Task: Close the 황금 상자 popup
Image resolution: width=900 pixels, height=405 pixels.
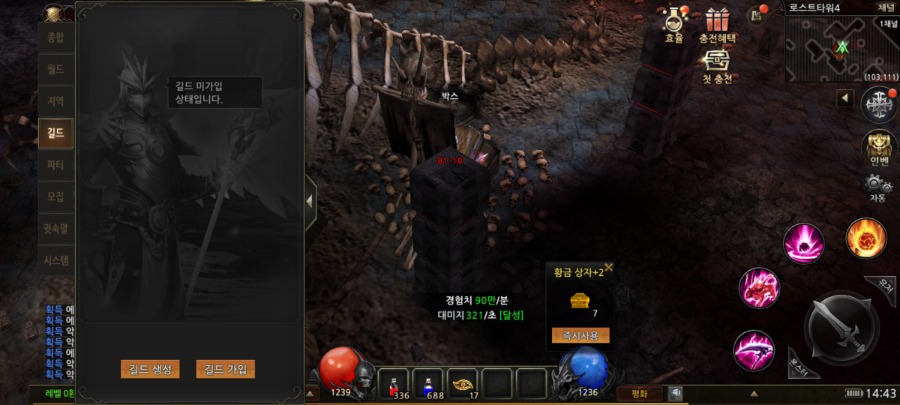Action: click(x=609, y=268)
